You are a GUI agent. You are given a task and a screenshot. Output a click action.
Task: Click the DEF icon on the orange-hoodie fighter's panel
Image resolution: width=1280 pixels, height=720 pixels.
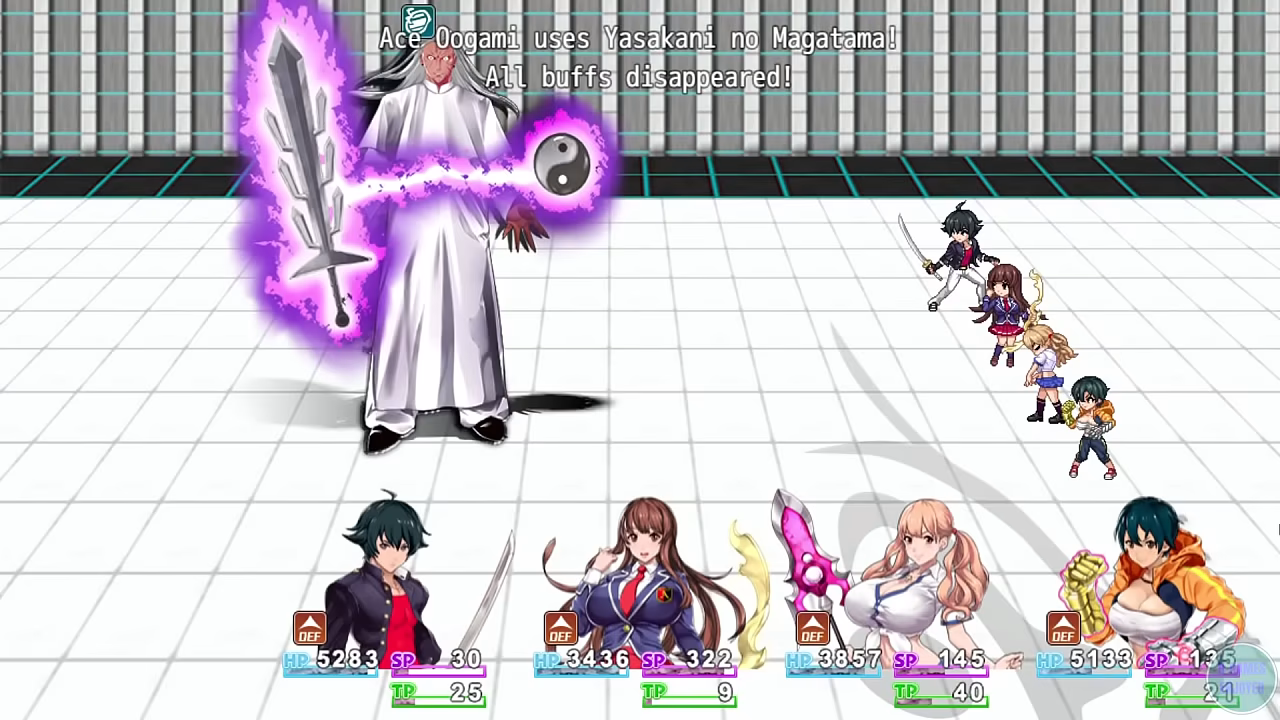(1063, 628)
